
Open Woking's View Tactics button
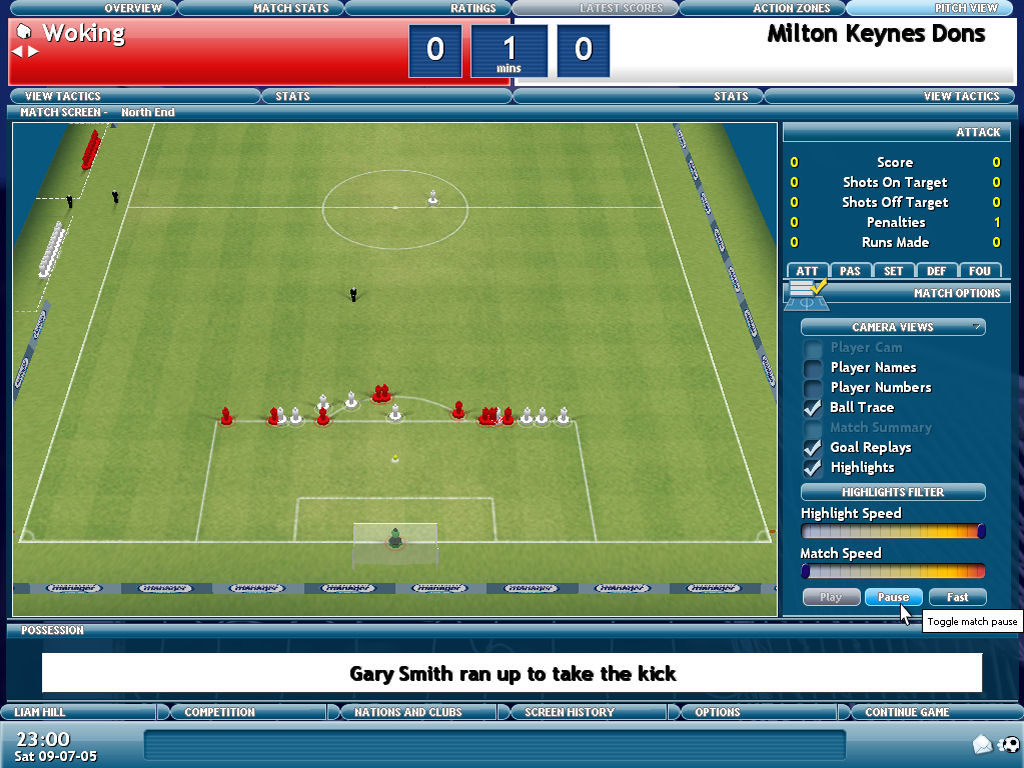(x=62, y=96)
